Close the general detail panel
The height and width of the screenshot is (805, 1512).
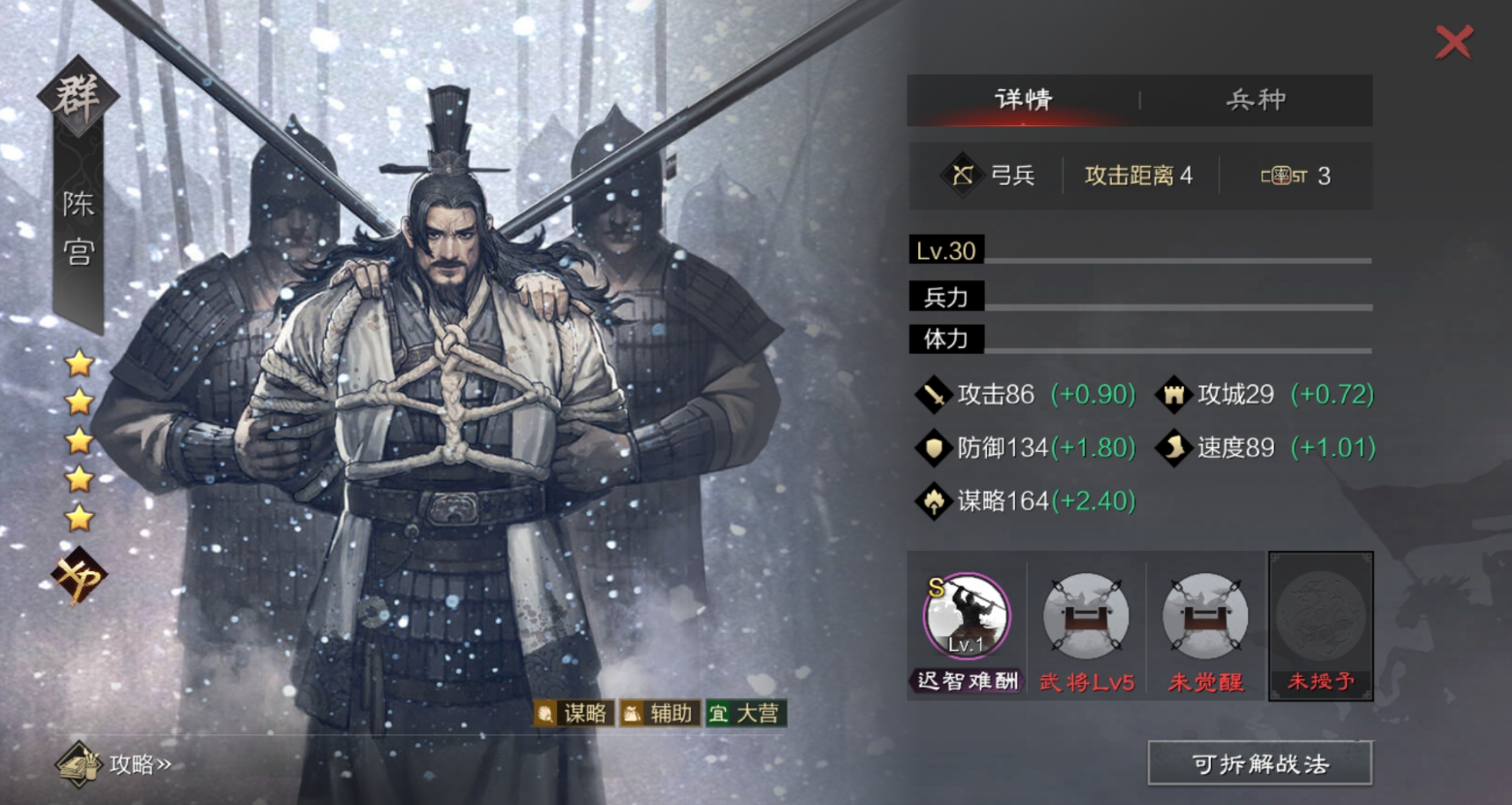pos(1453,42)
